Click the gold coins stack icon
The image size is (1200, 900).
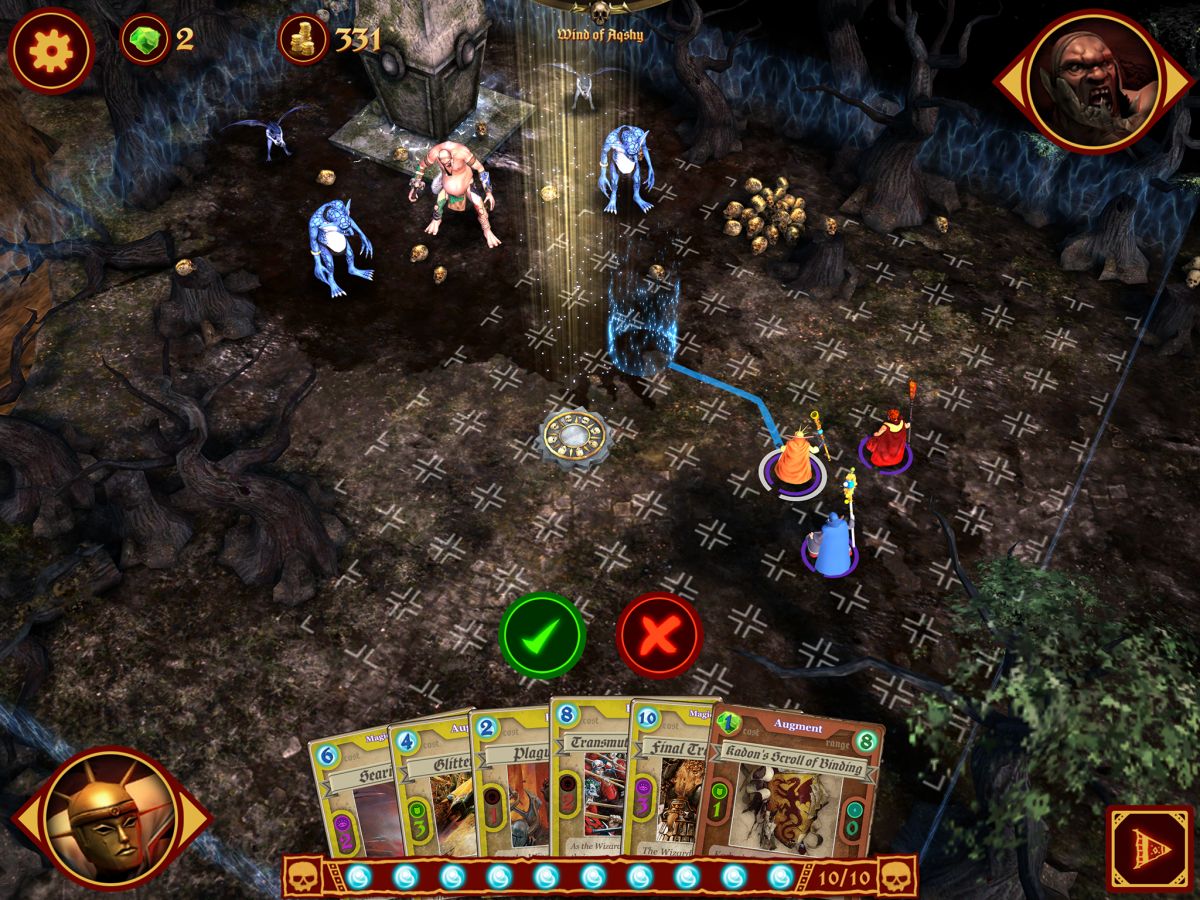[303, 40]
